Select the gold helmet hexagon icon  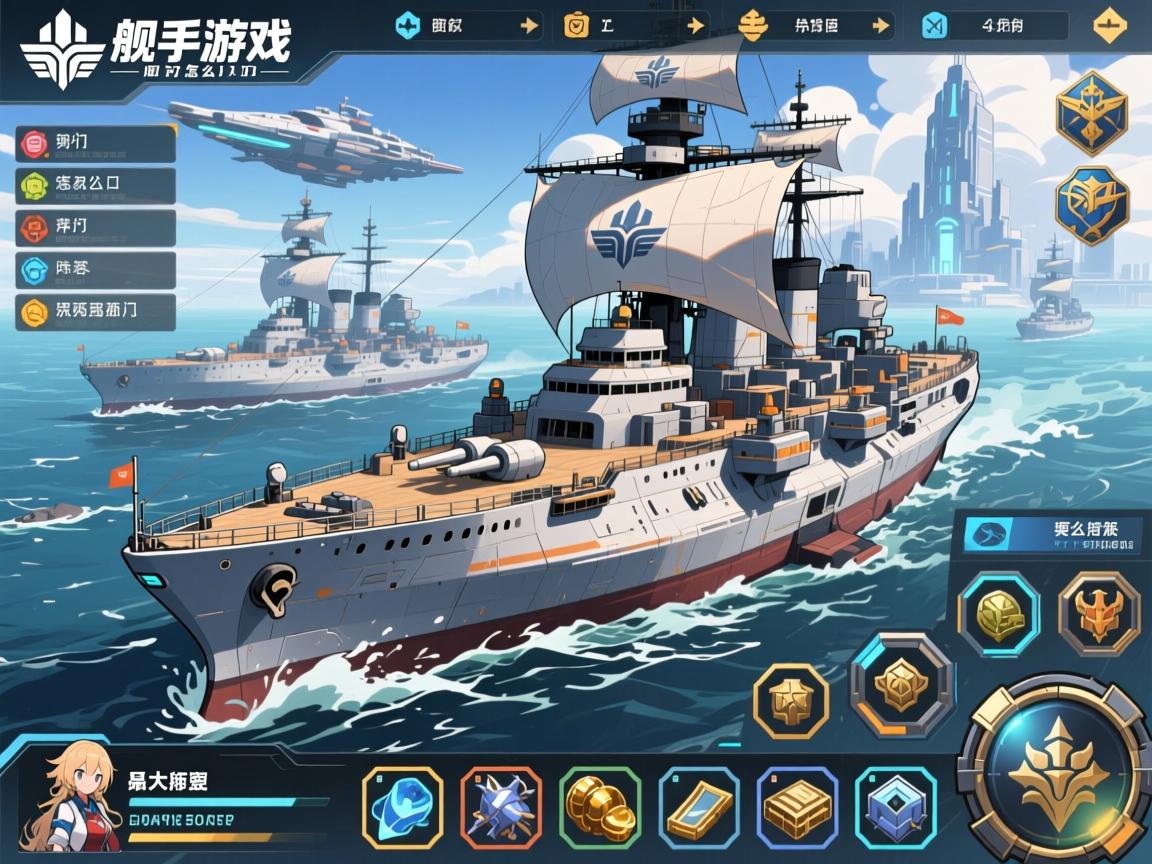click(998, 614)
